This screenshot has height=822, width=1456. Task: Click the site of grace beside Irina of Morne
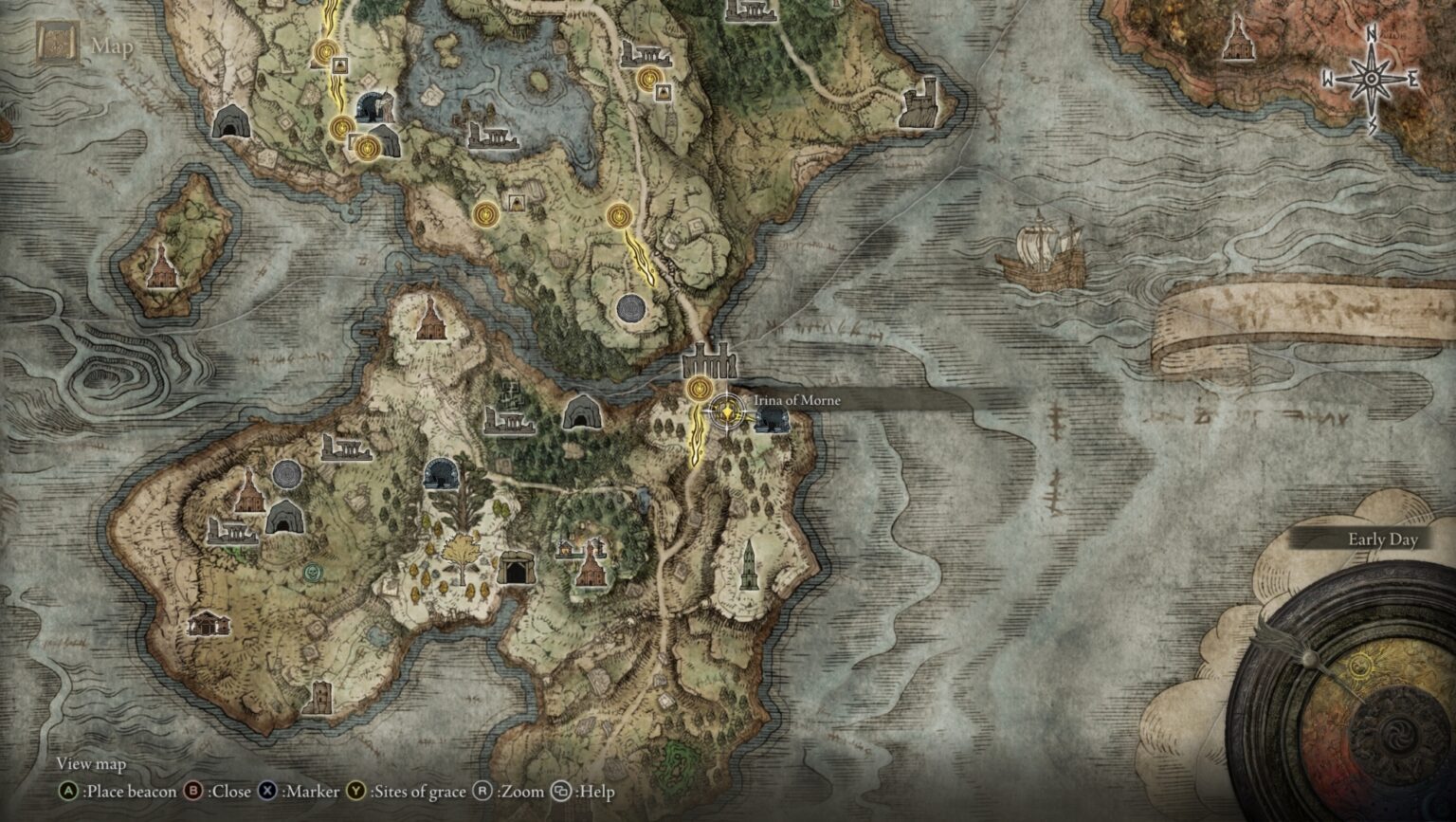[x=700, y=389]
